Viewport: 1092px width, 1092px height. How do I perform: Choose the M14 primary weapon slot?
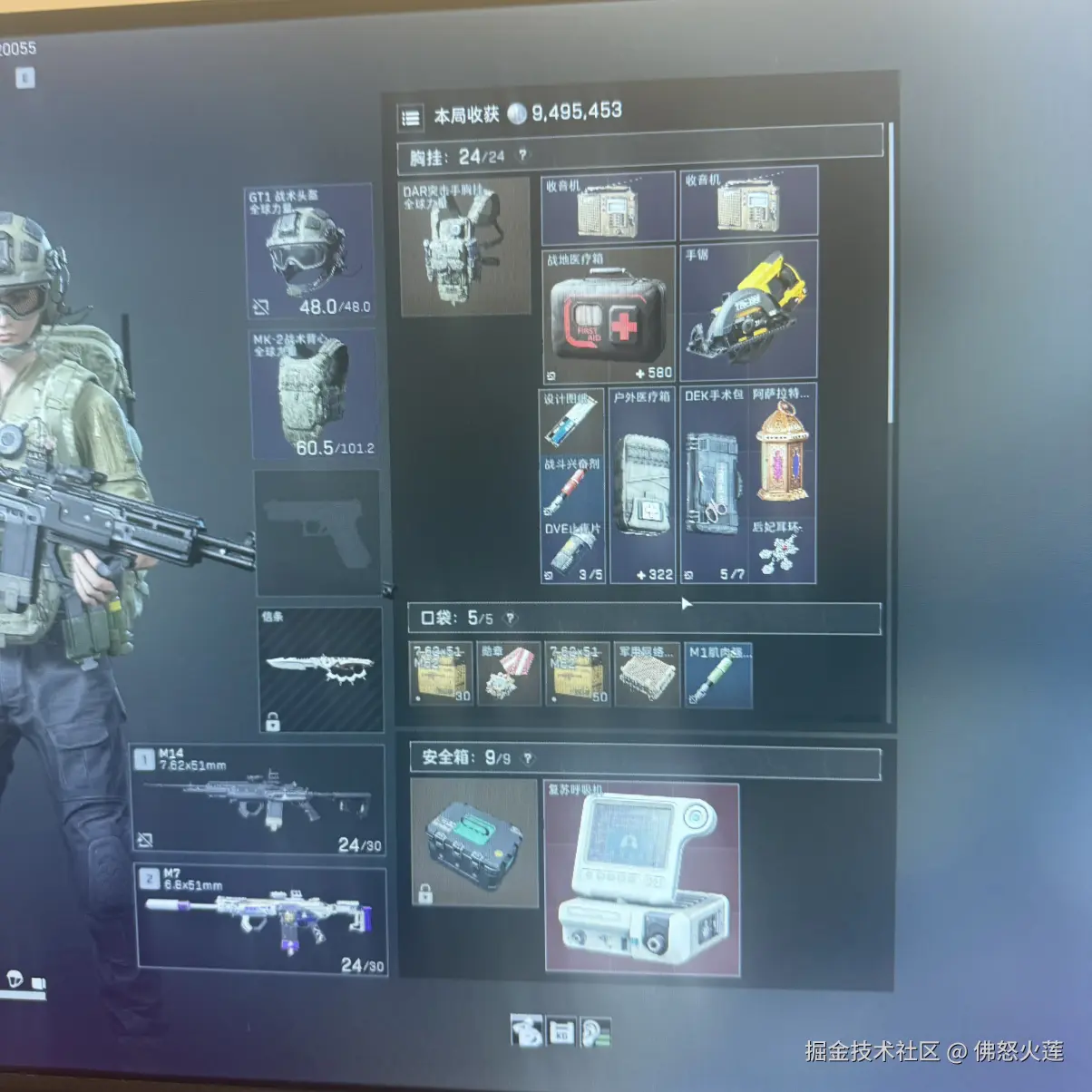[258, 800]
